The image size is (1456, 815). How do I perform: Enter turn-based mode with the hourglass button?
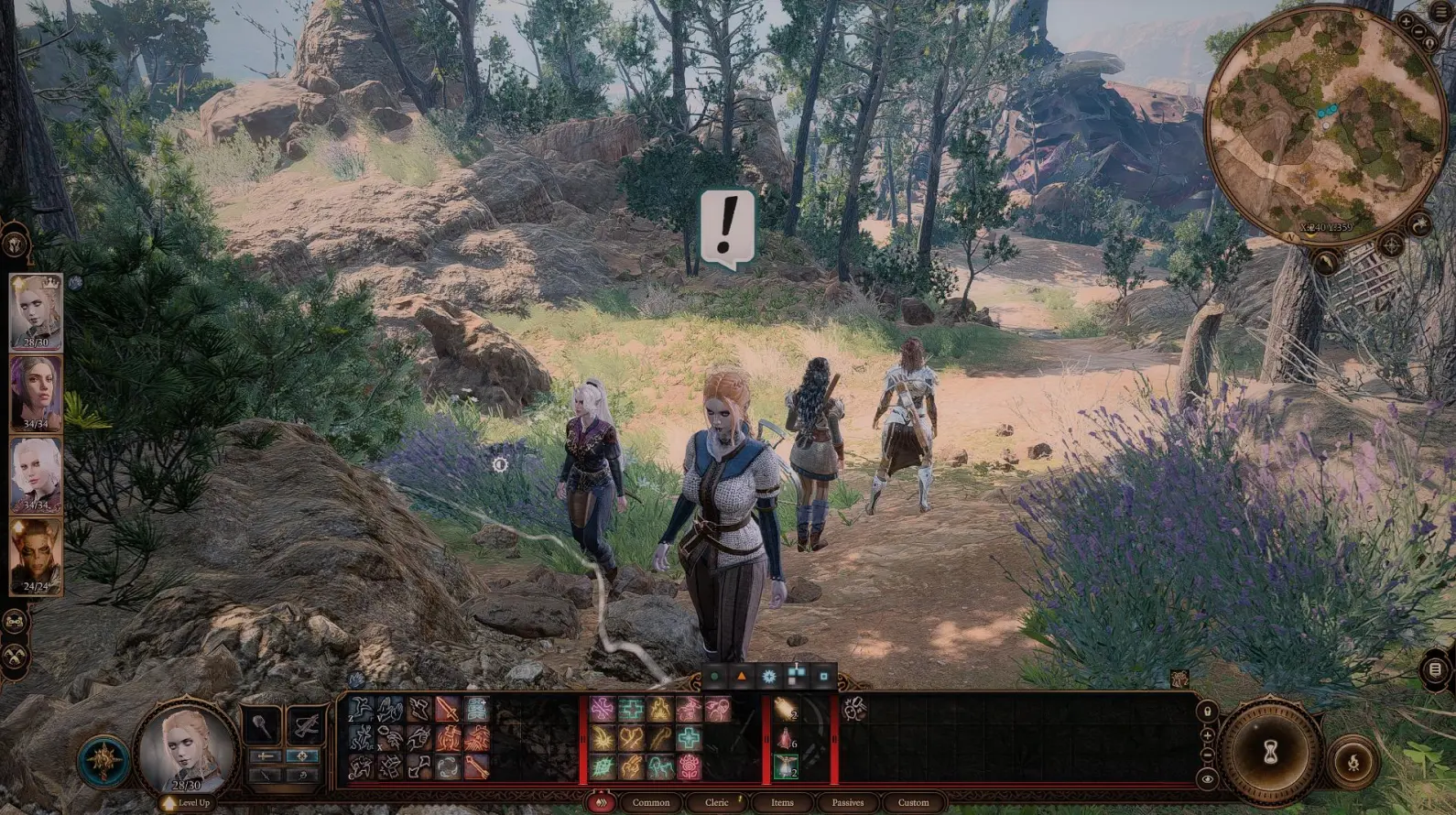click(x=1270, y=752)
